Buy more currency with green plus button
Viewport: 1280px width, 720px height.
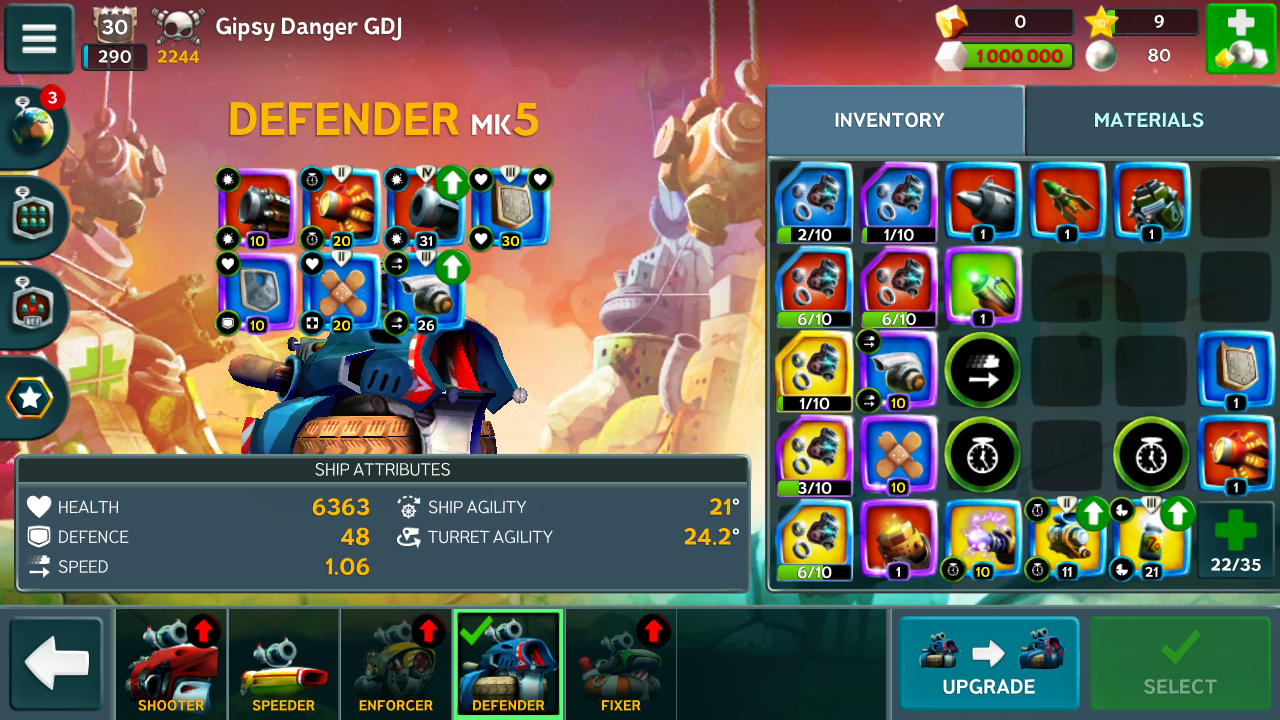(1240, 39)
